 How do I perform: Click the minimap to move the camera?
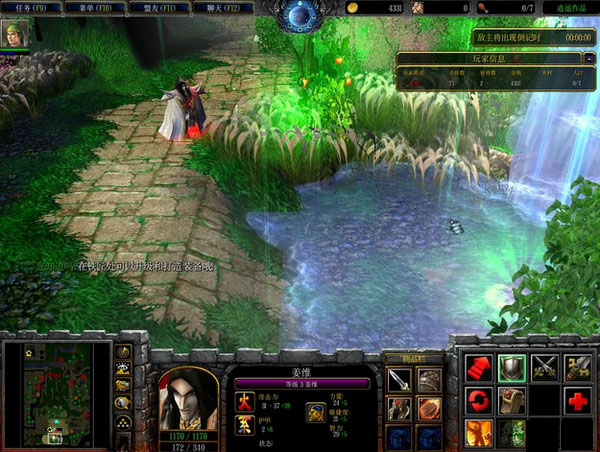[x=57, y=393]
